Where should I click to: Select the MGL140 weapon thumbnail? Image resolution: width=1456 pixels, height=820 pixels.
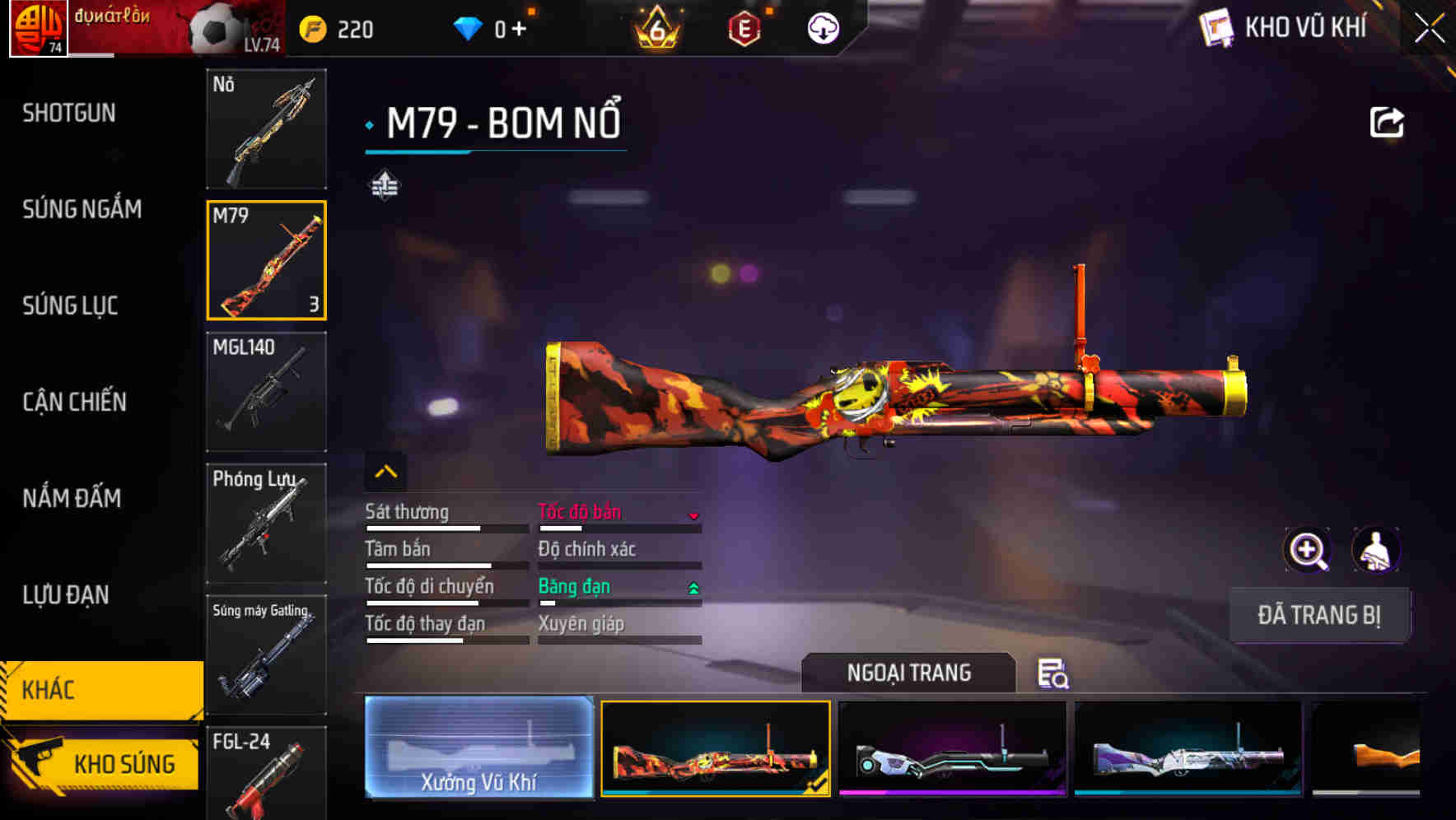(266, 393)
